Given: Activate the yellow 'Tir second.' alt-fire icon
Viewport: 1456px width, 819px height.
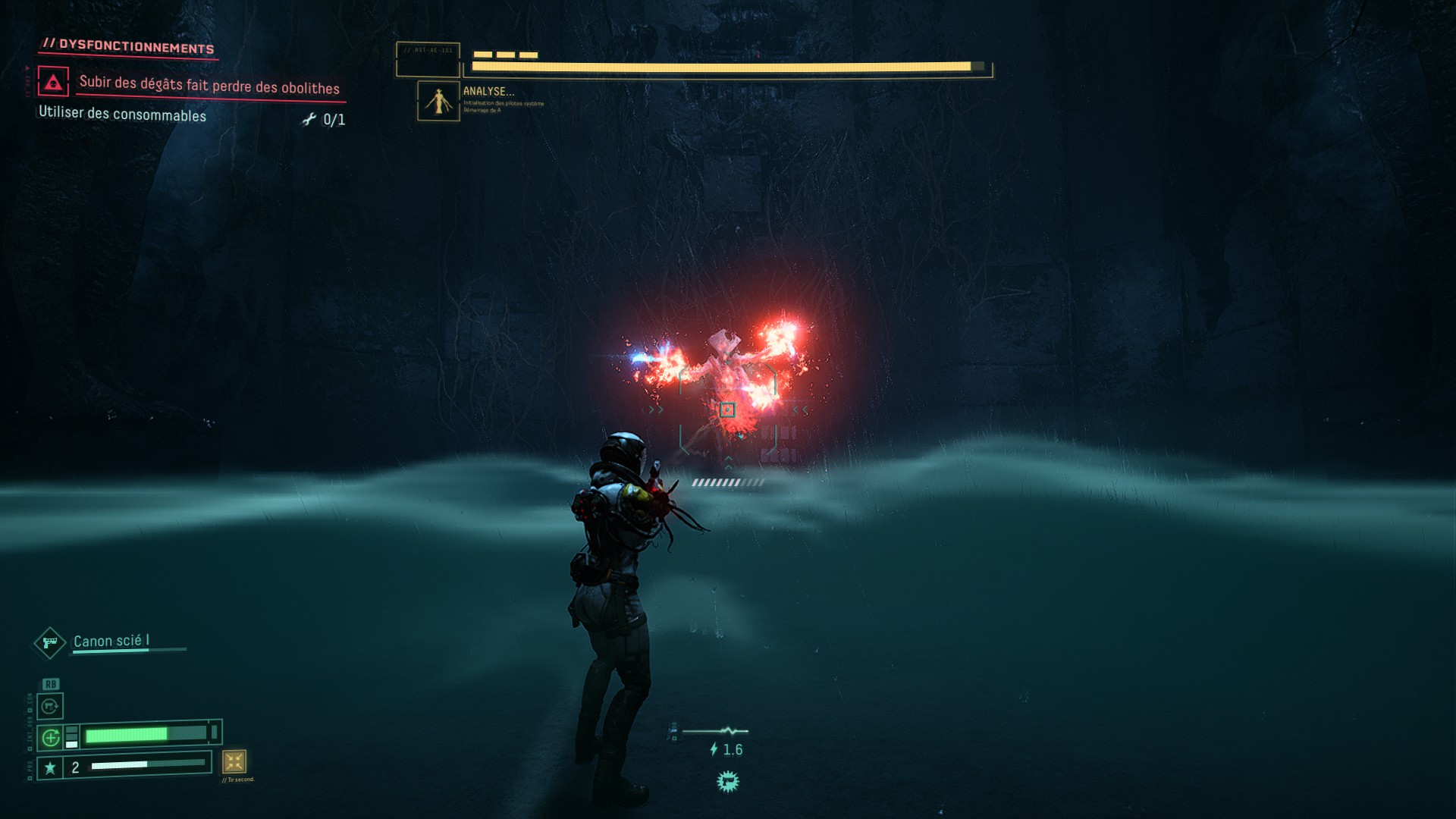Looking at the screenshot, I should [x=234, y=761].
